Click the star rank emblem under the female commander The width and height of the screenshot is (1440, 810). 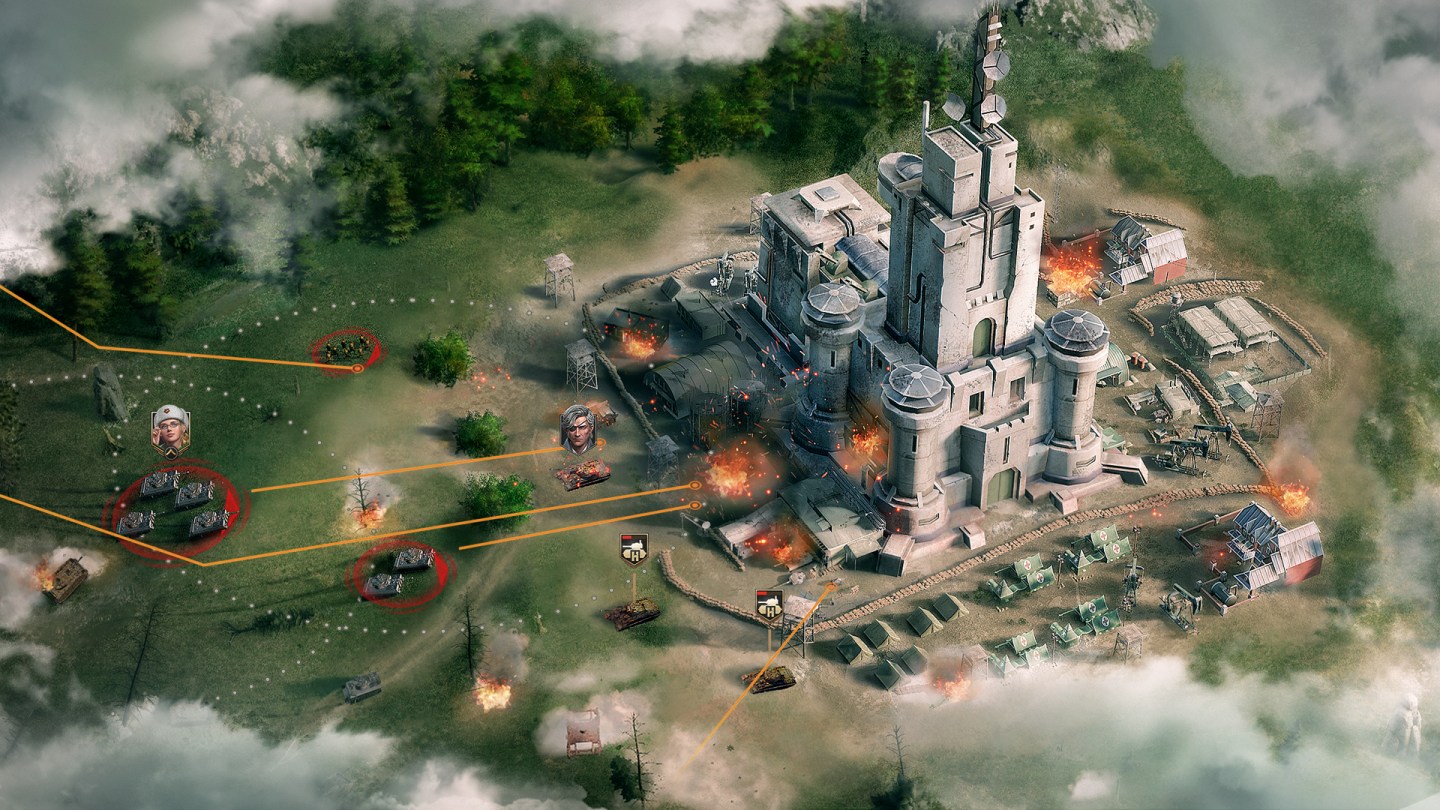172,453
